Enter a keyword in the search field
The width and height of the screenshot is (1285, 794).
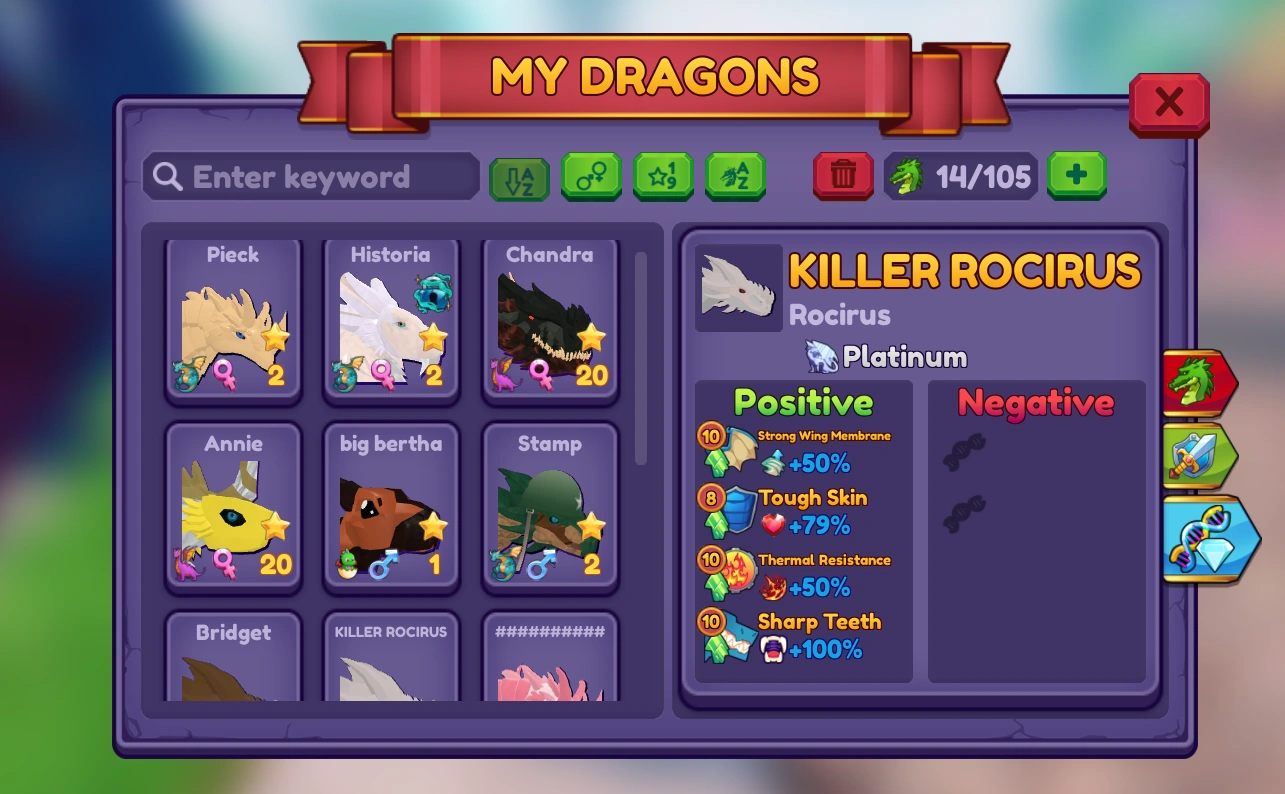[310, 176]
